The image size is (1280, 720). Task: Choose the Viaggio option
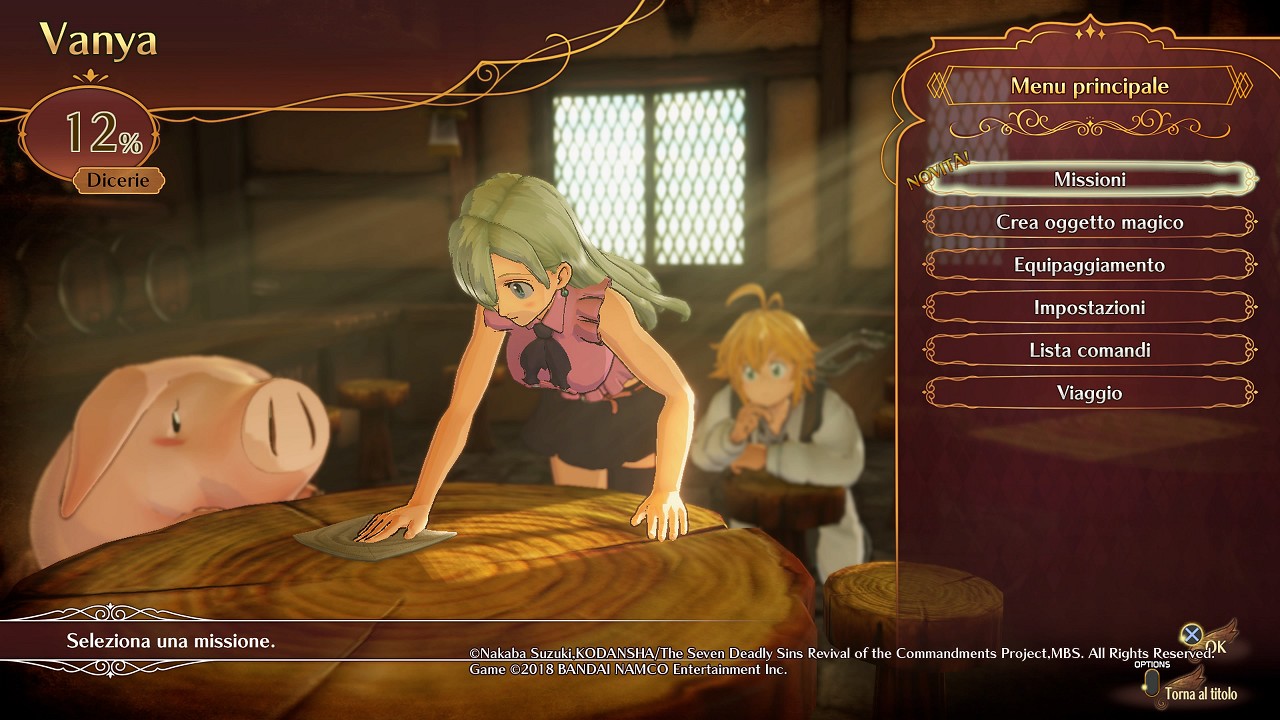pos(1089,393)
